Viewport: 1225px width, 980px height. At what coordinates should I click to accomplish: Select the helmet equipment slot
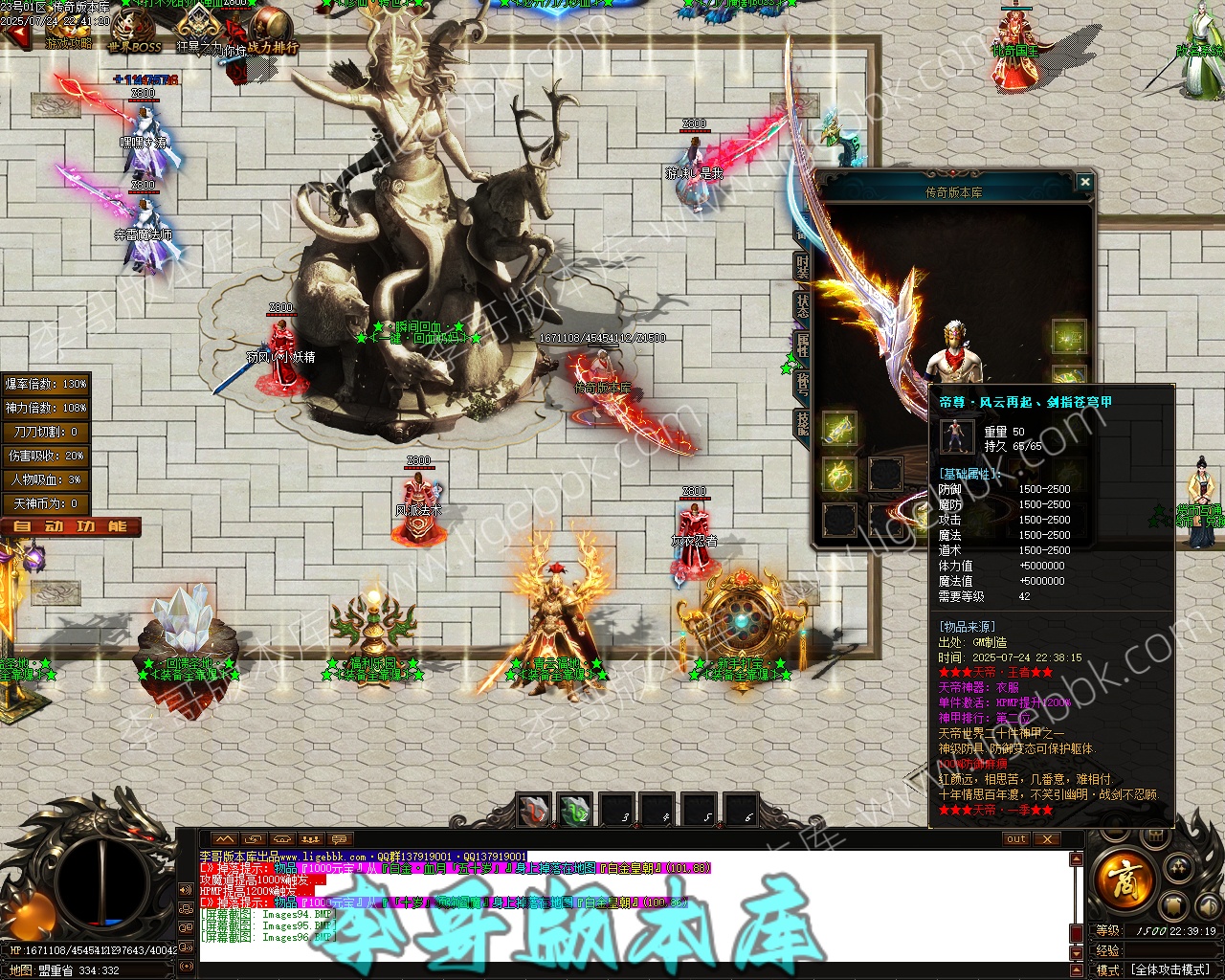[x=1069, y=337]
